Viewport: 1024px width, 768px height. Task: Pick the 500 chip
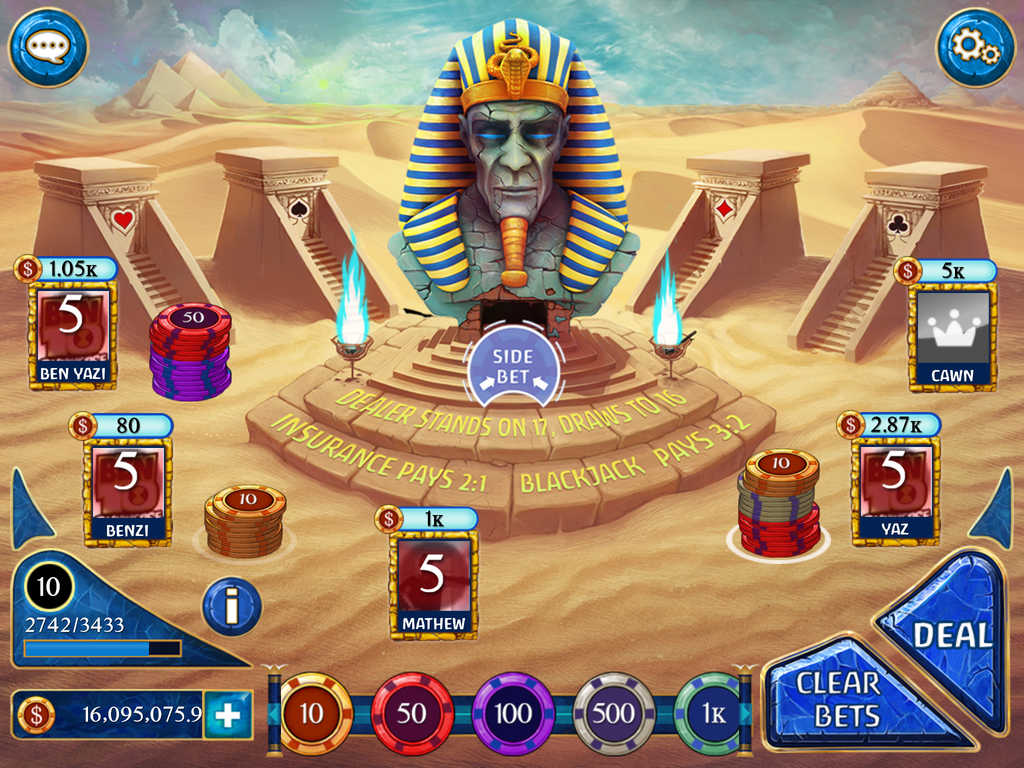[614, 713]
